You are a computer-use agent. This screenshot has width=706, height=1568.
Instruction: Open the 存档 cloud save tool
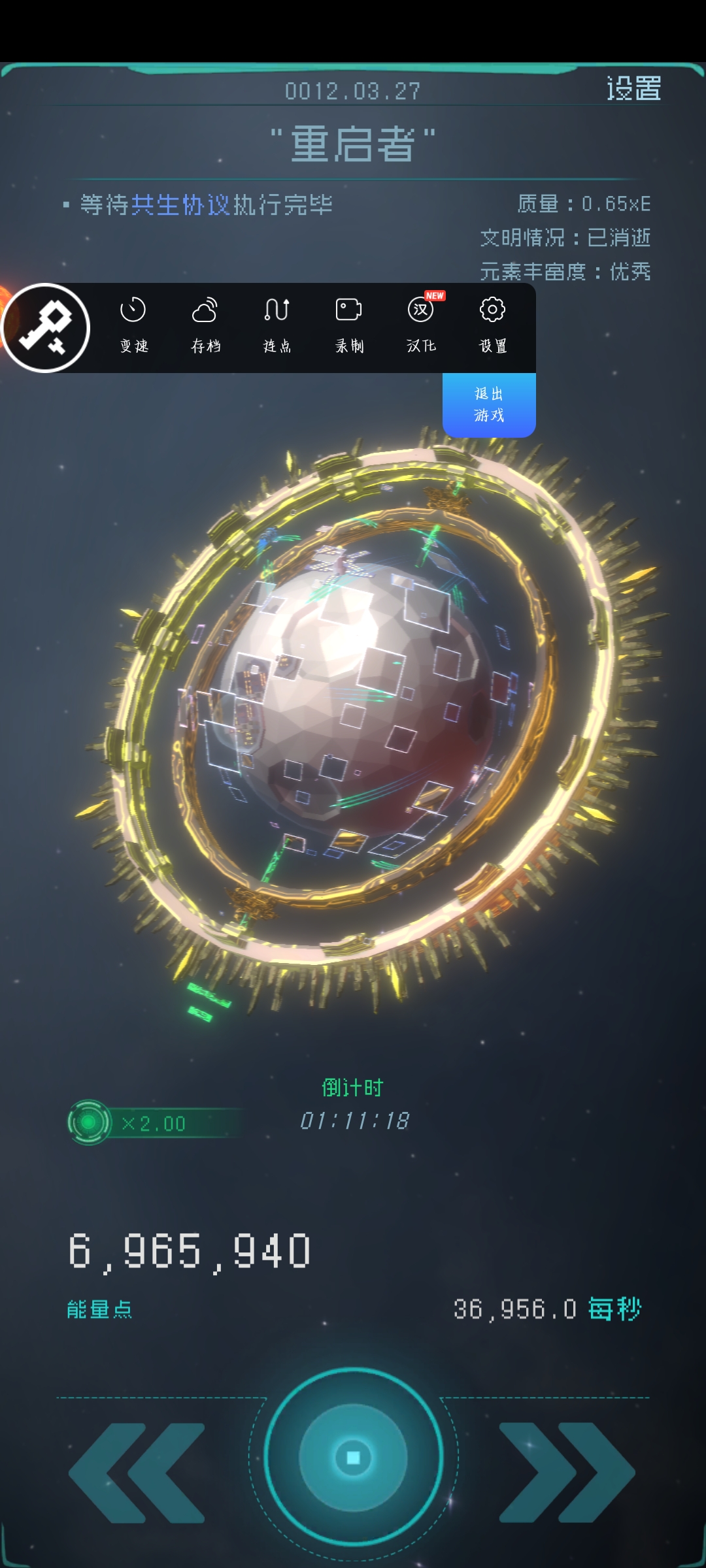(205, 325)
